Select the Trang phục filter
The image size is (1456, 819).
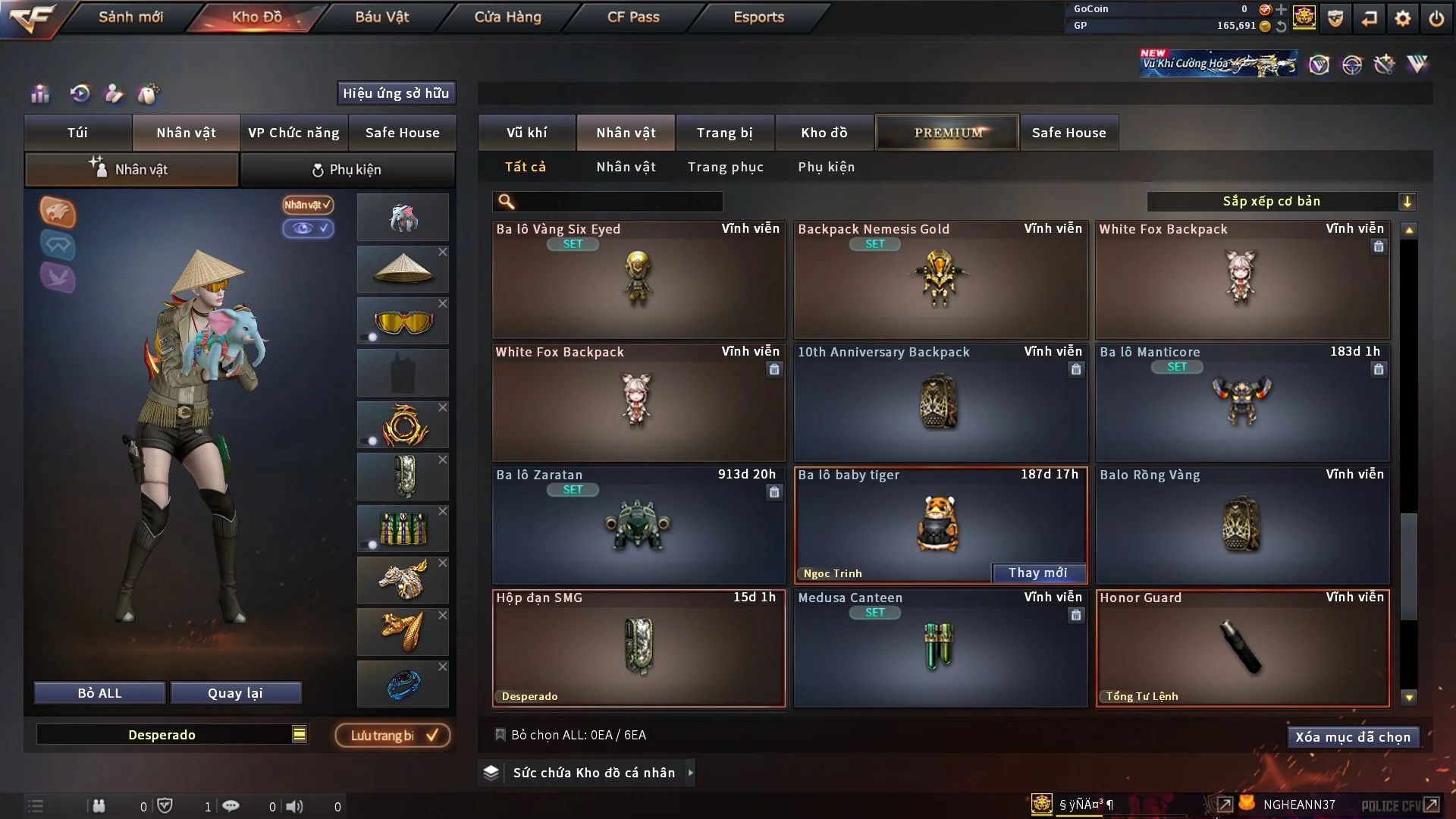725,167
